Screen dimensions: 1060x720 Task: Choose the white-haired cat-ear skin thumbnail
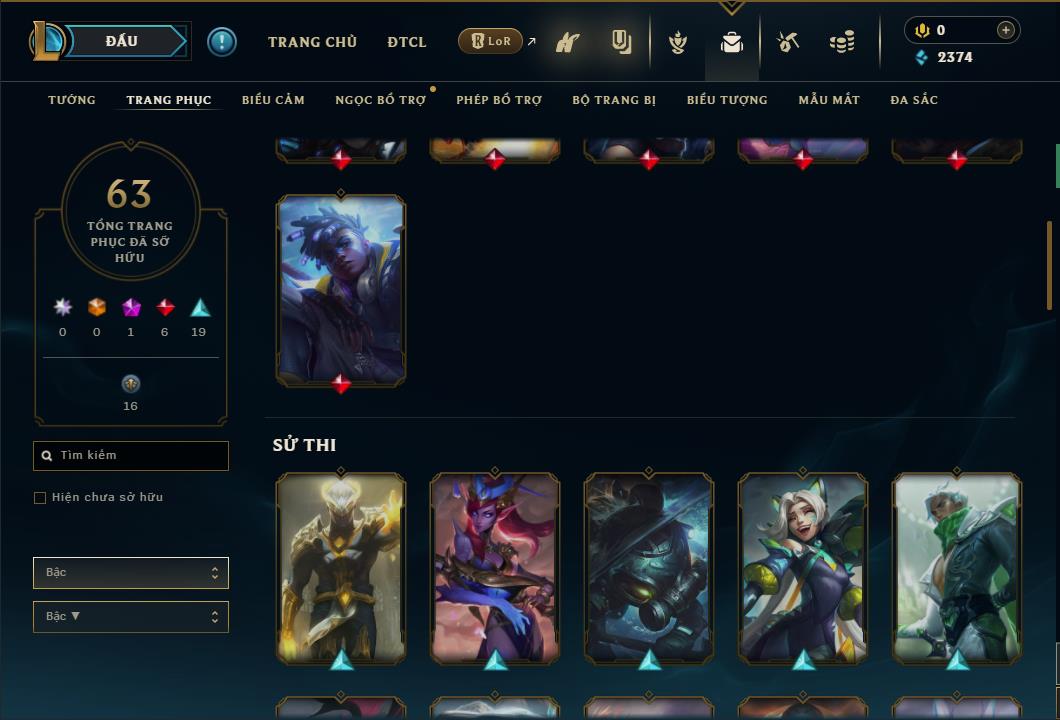click(803, 566)
